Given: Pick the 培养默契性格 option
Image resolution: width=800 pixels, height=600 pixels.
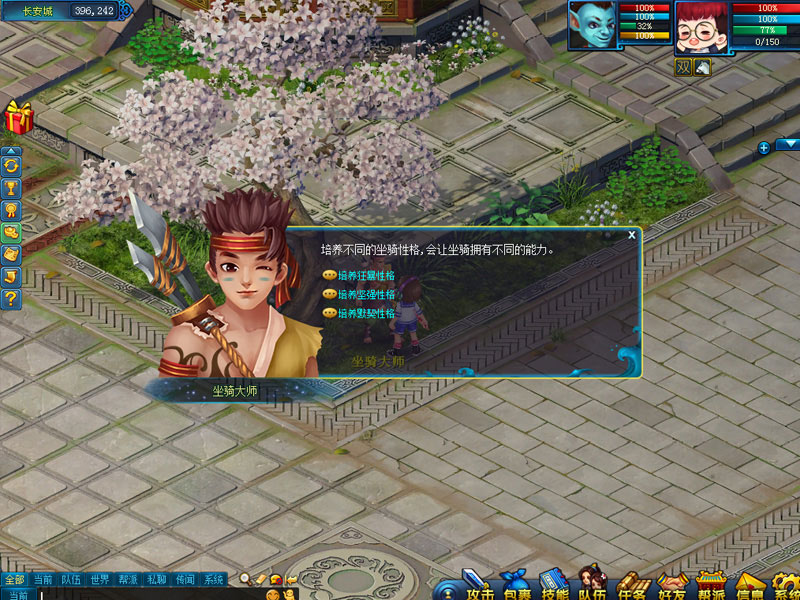Looking at the screenshot, I should click(x=366, y=313).
